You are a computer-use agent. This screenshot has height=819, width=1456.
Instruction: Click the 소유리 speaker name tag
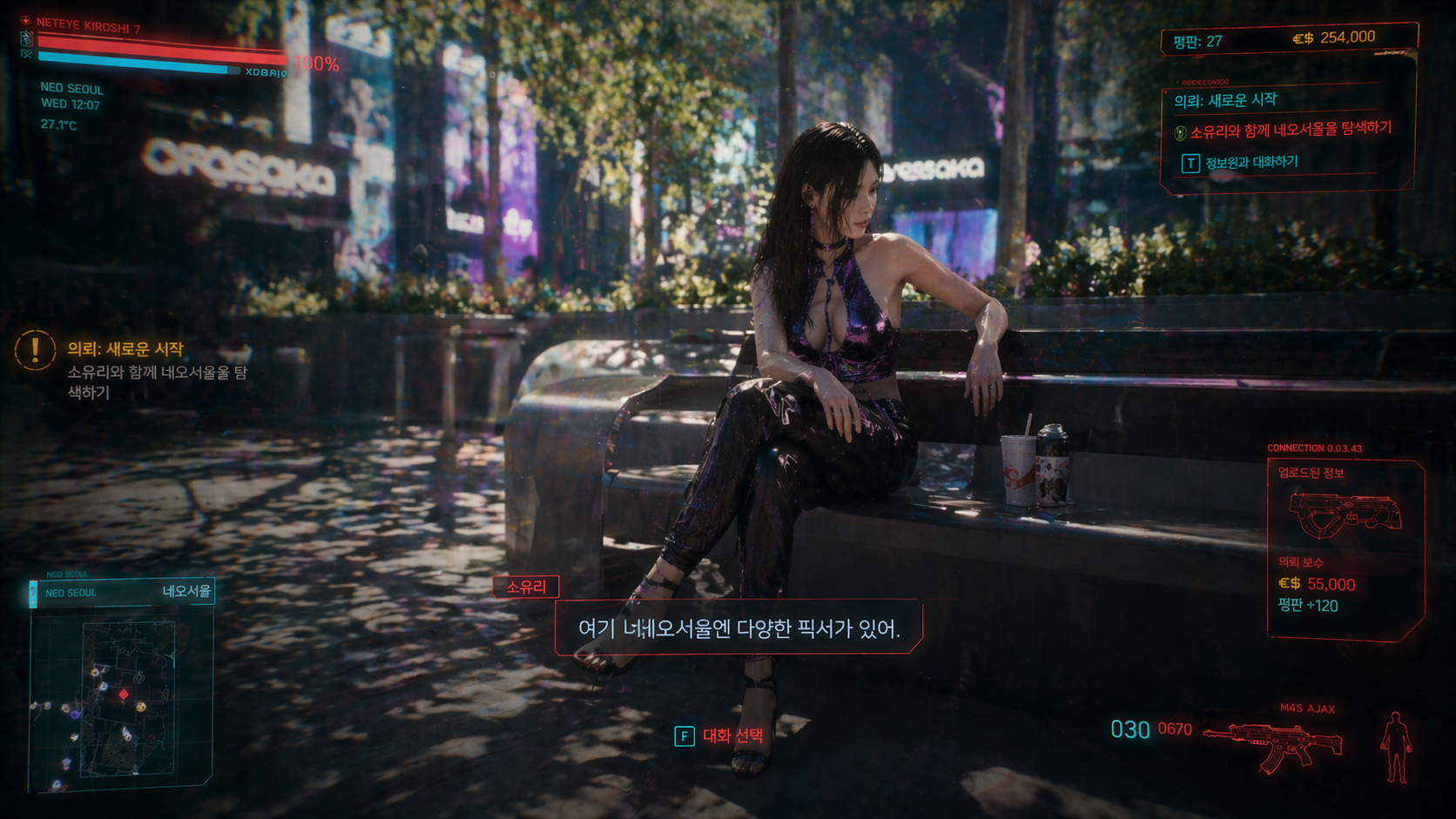click(526, 587)
